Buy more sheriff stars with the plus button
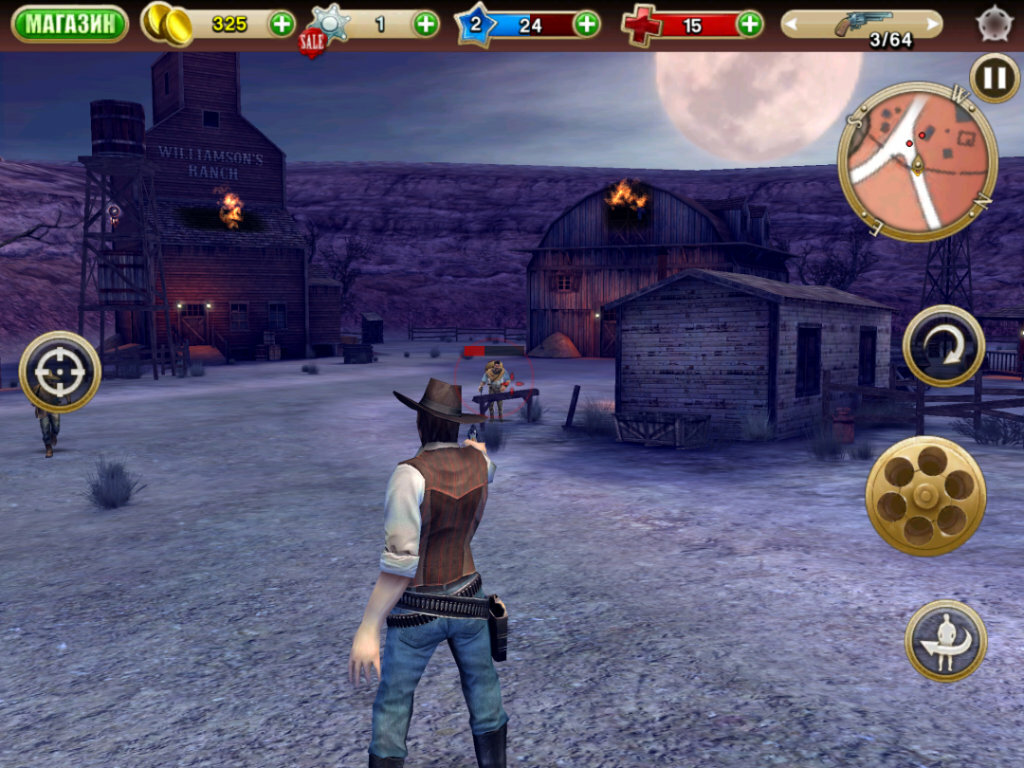Viewport: 1024px width, 768px height. [426, 24]
